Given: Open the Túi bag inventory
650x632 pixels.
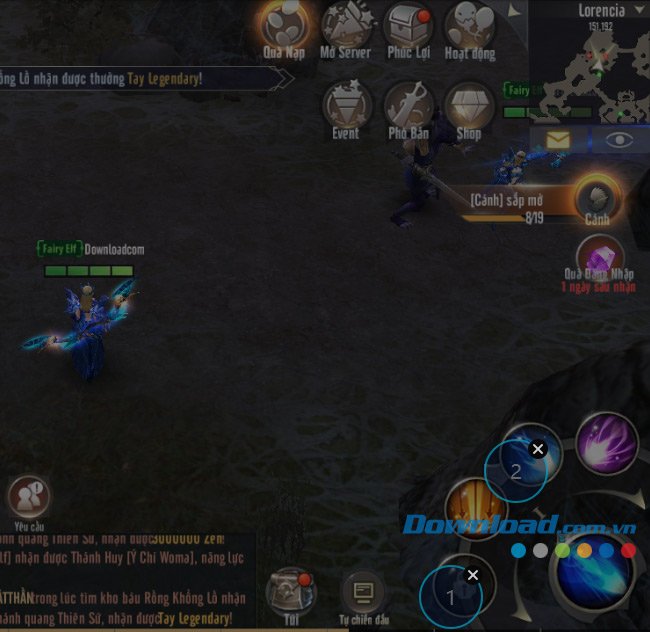Looking at the screenshot, I should coord(291,590).
